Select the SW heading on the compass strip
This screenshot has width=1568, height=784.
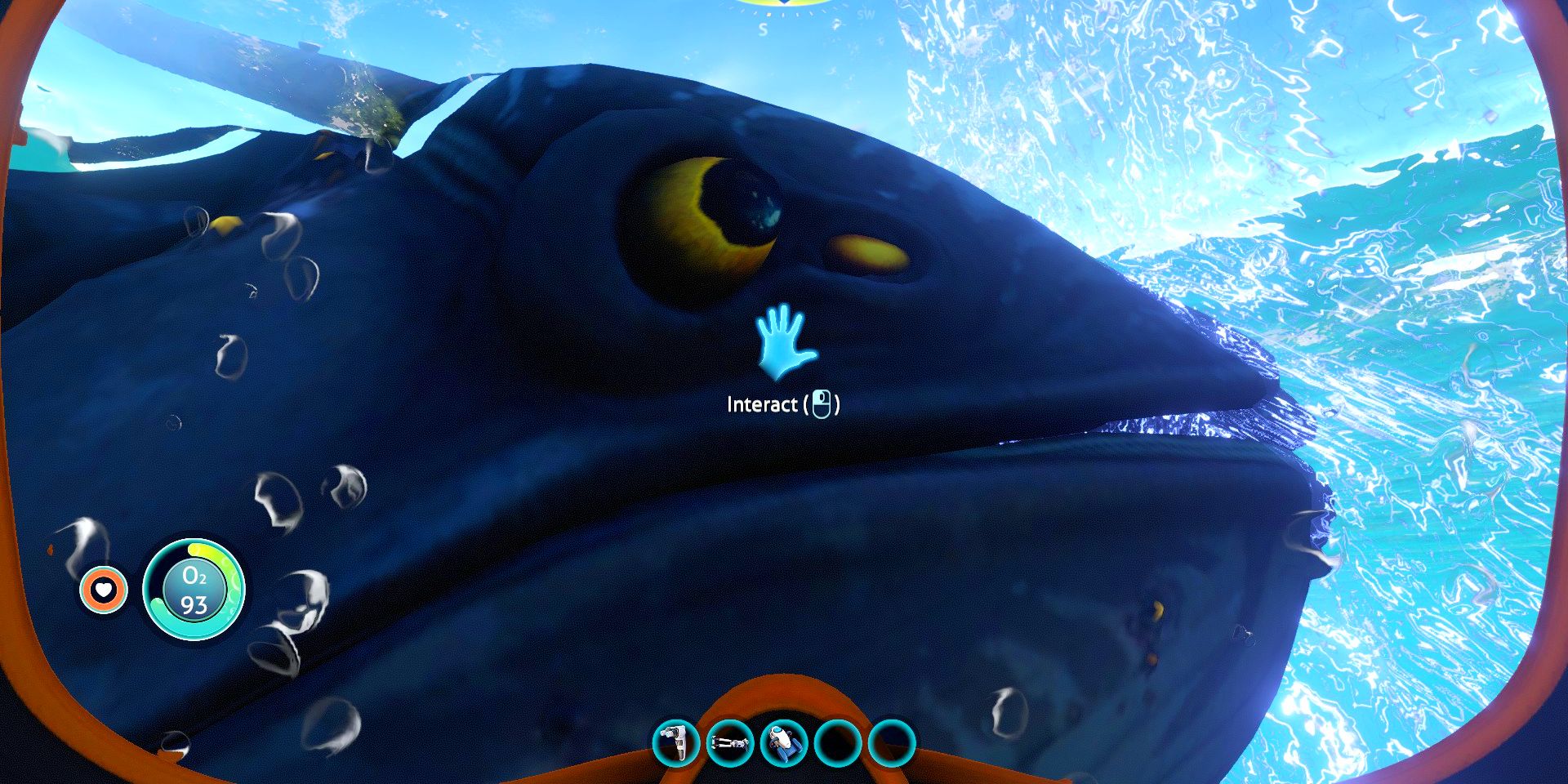[866, 15]
